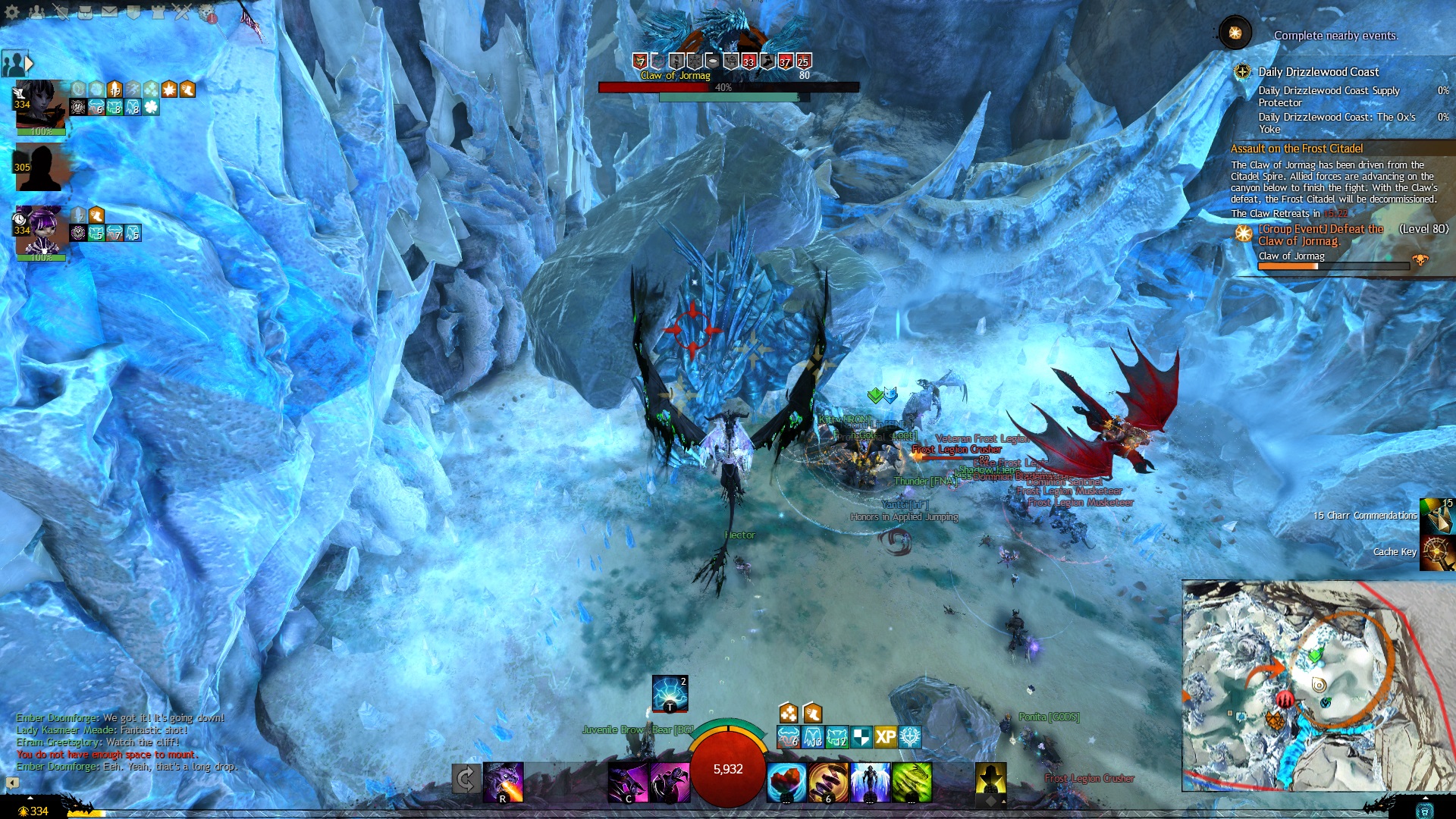Viewport: 1456px width, 819px height.
Task: Use the dragon fire breath skill
Action: pyautogui.click(x=504, y=782)
